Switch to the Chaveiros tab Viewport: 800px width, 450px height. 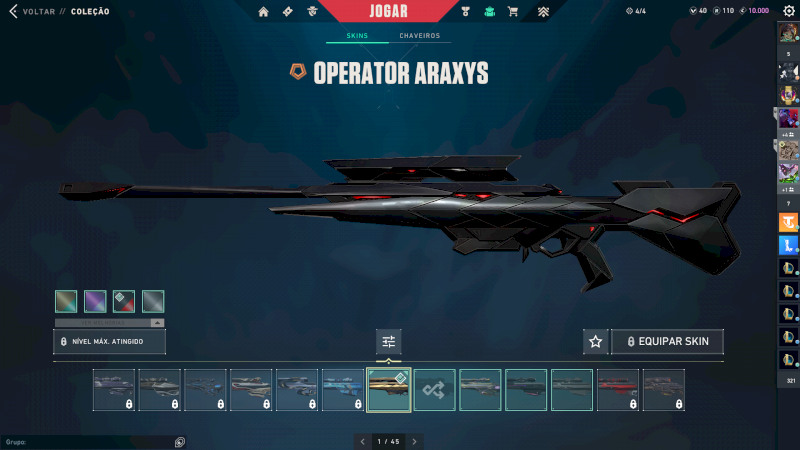(418, 36)
